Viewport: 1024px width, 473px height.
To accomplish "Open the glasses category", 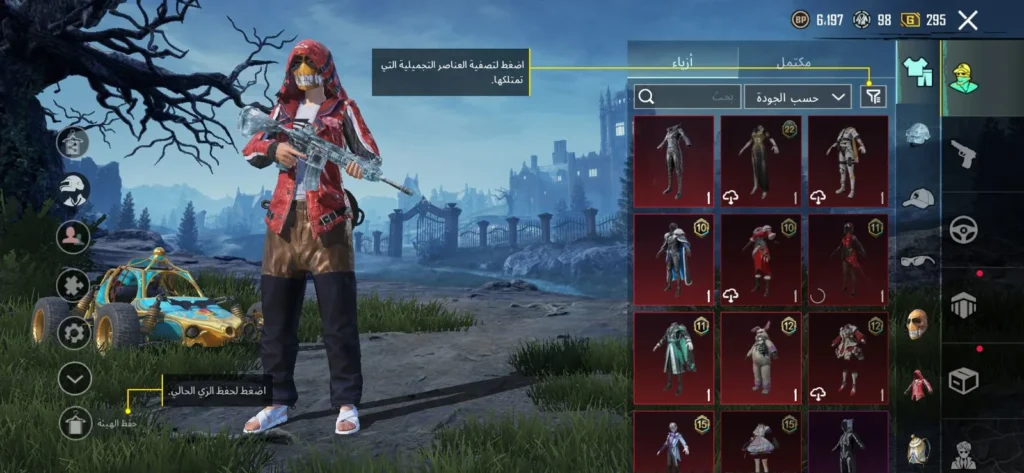I will click(x=918, y=261).
